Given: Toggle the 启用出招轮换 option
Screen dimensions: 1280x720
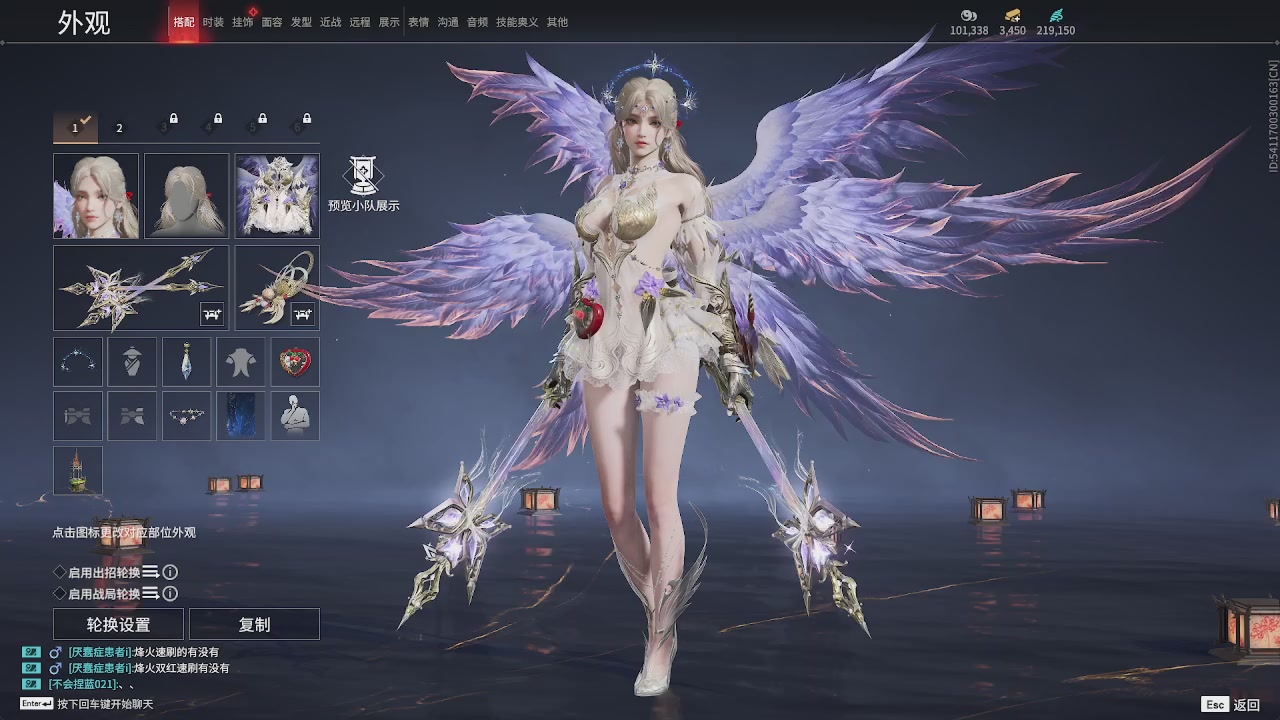Looking at the screenshot, I should pyautogui.click(x=60, y=572).
